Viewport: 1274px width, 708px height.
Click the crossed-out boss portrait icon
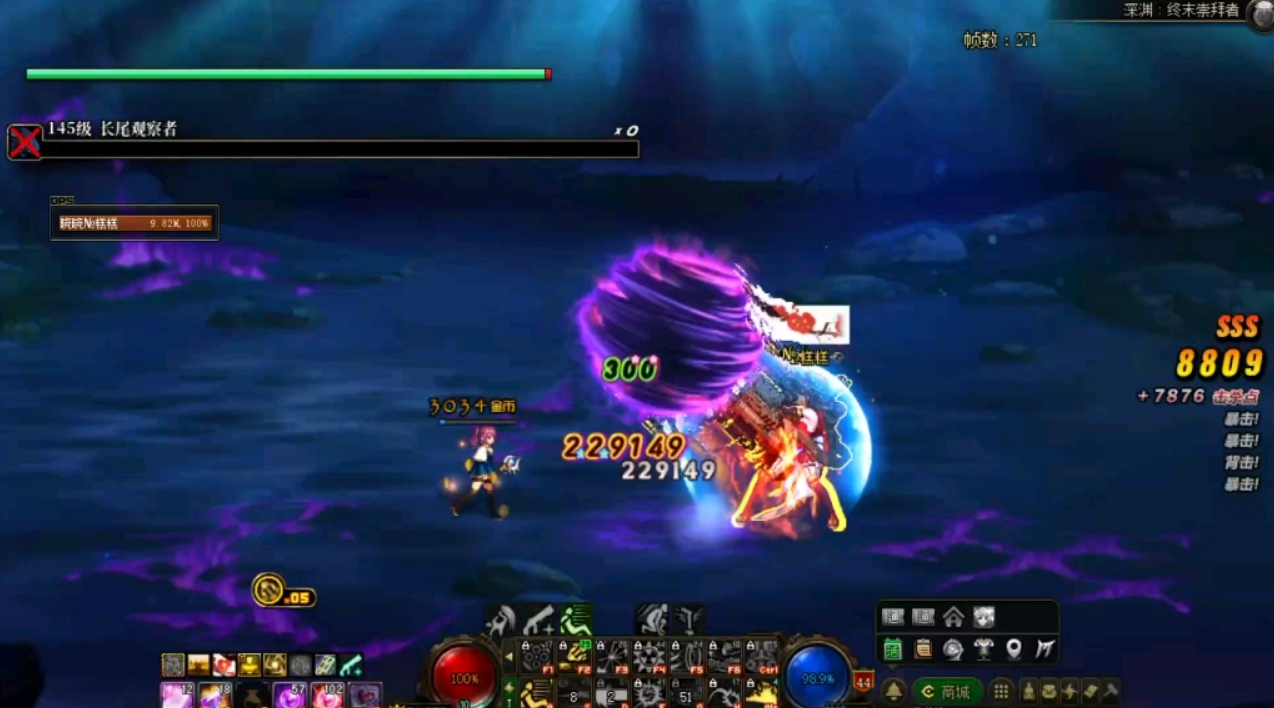pyautogui.click(x=25, y=142)
